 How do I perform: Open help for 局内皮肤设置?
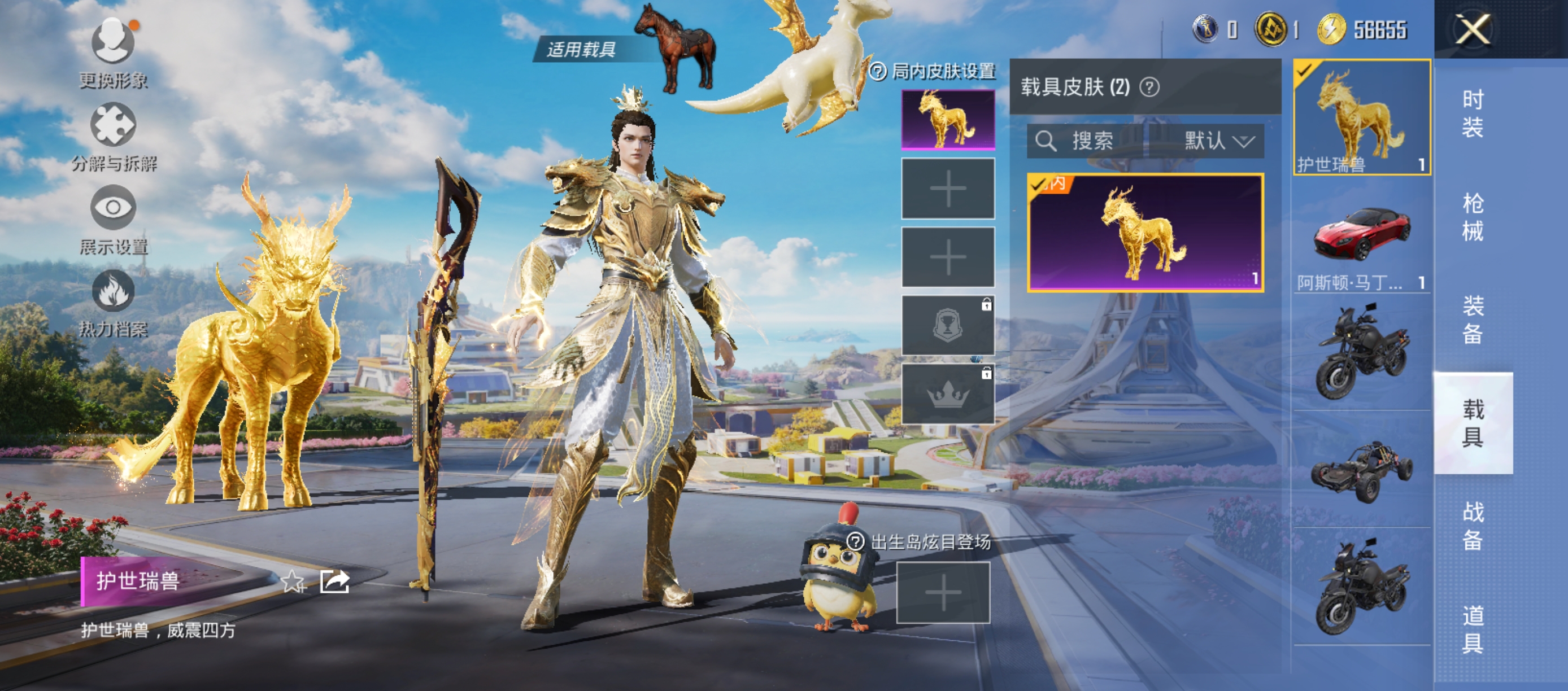[878, 72]
